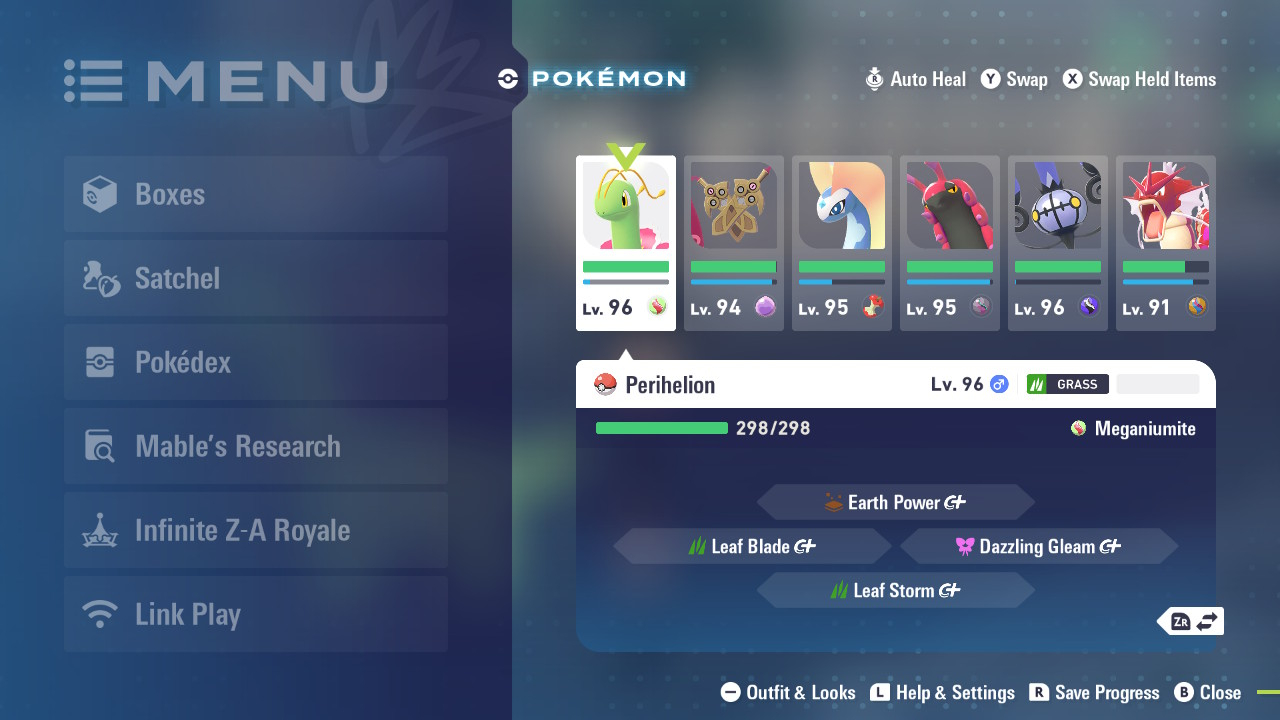Viewport: 1280px width, 720px height.
Task: Open Outfit & Looks
Action: 788,692
